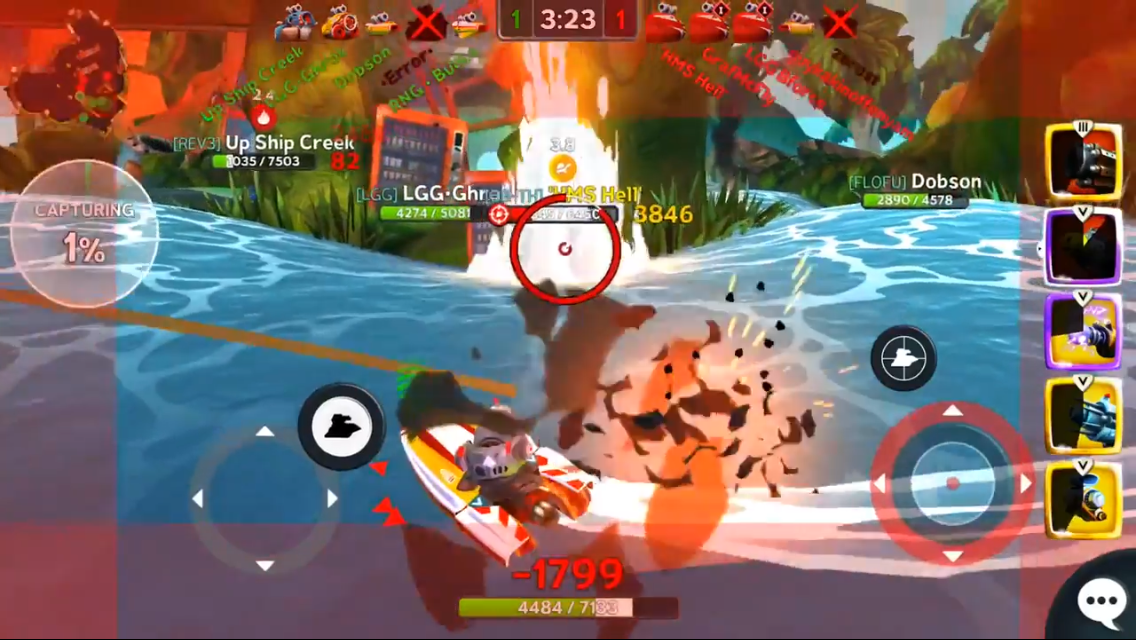This screenshot has width=1136, height=640.
Task: Tap the black ship silhouette button
Action: click(x=341, y=426)
